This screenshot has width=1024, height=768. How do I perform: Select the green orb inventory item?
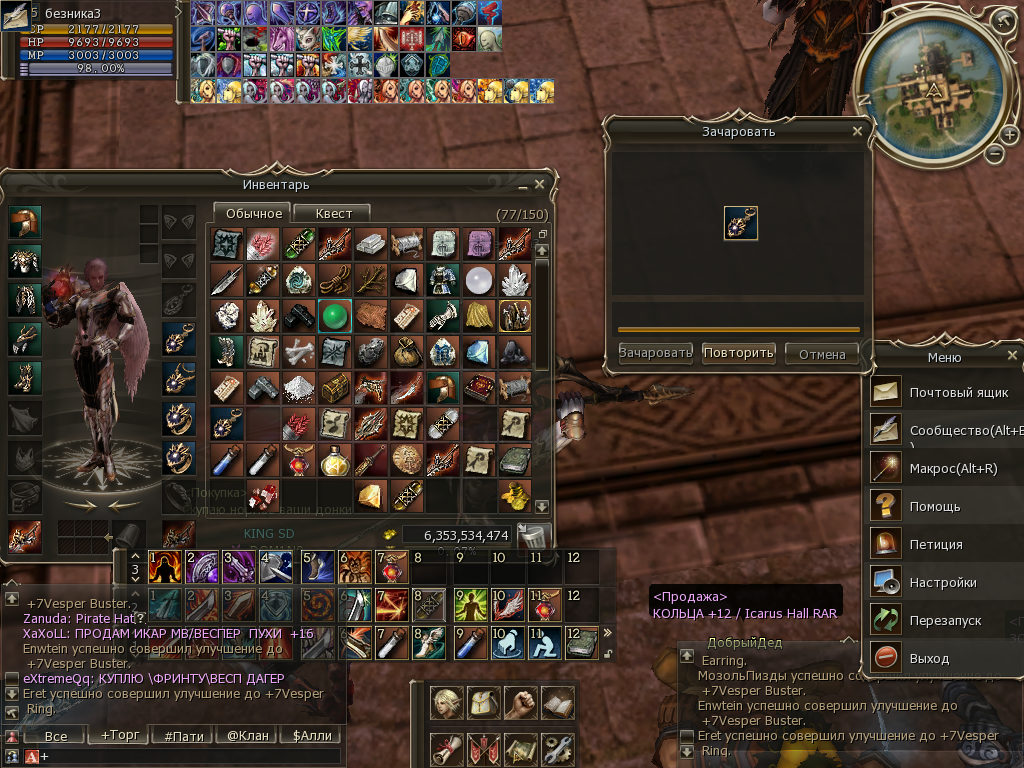(333, 316)
